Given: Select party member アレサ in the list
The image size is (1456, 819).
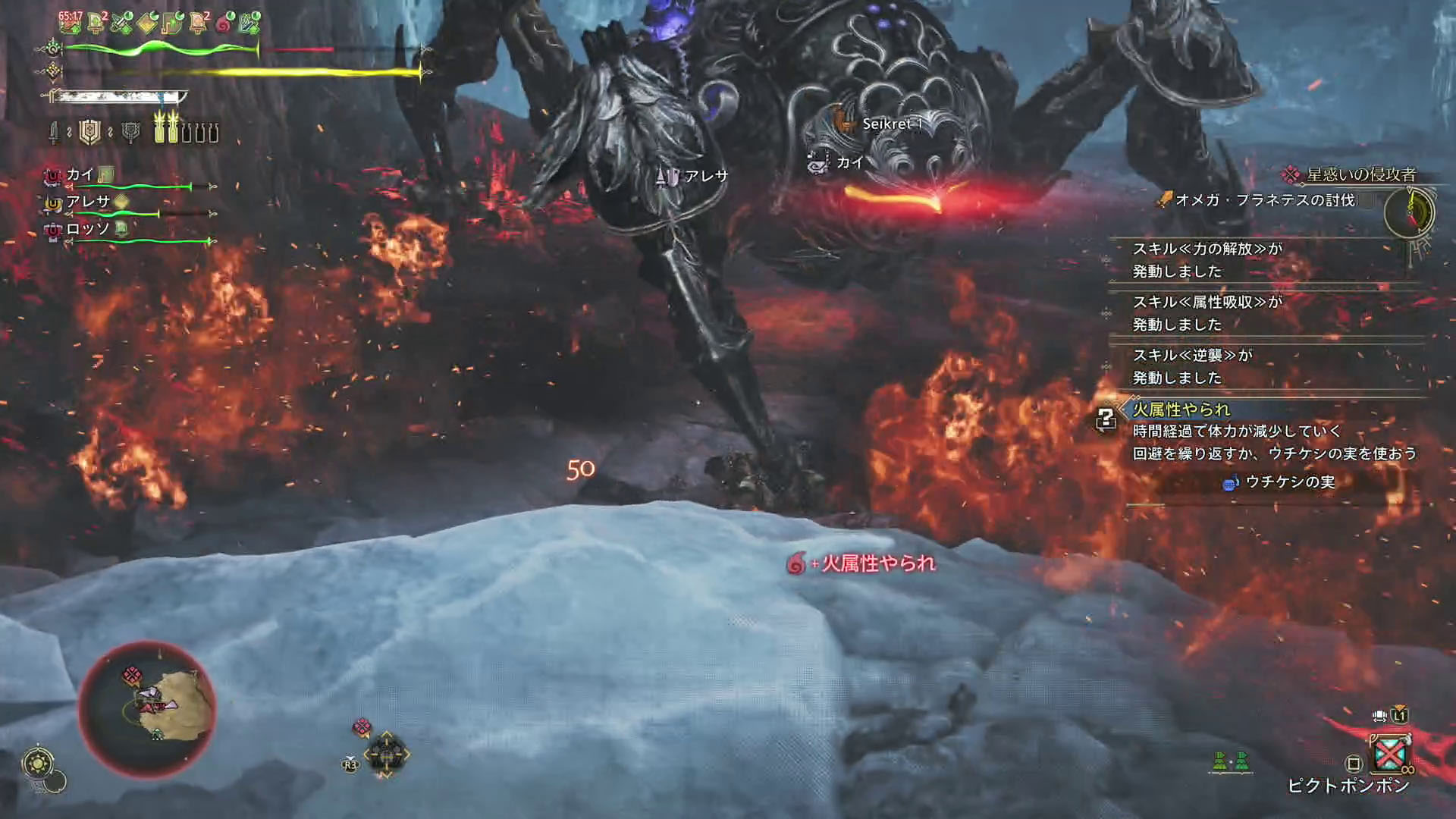Looking at the screenshot, I should (87, 202).
